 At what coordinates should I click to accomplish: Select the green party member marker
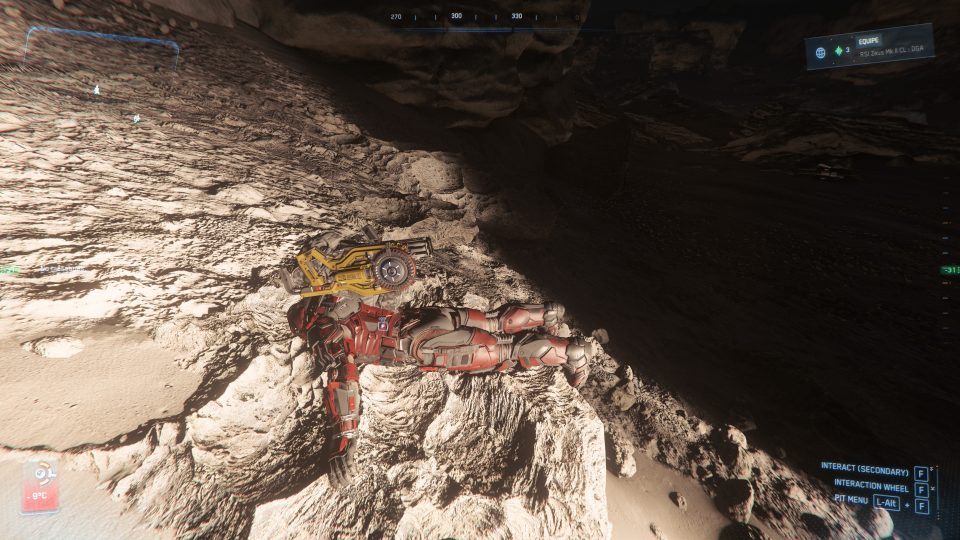coord(839,52)
